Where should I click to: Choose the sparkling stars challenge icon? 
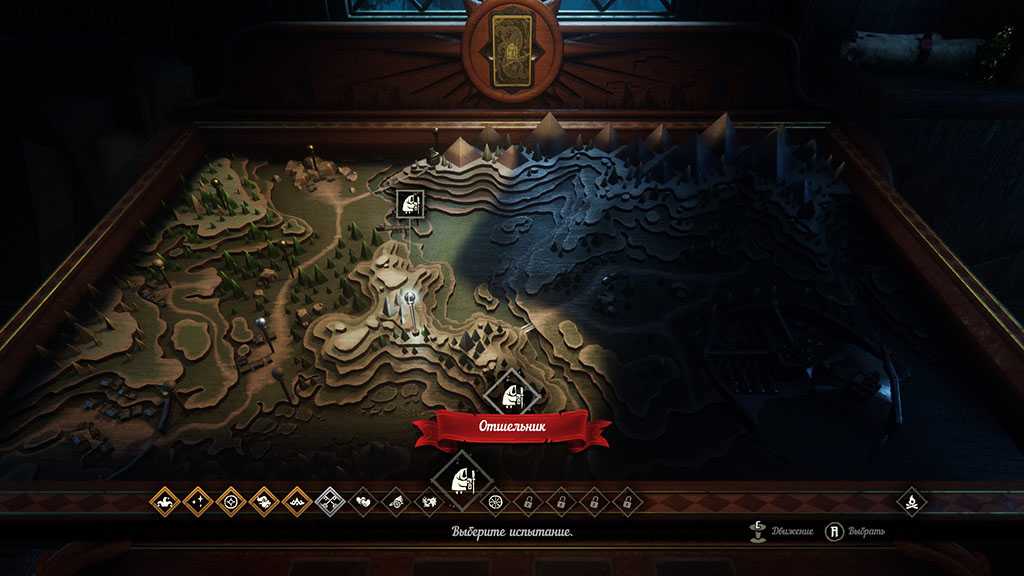point(198,500)
